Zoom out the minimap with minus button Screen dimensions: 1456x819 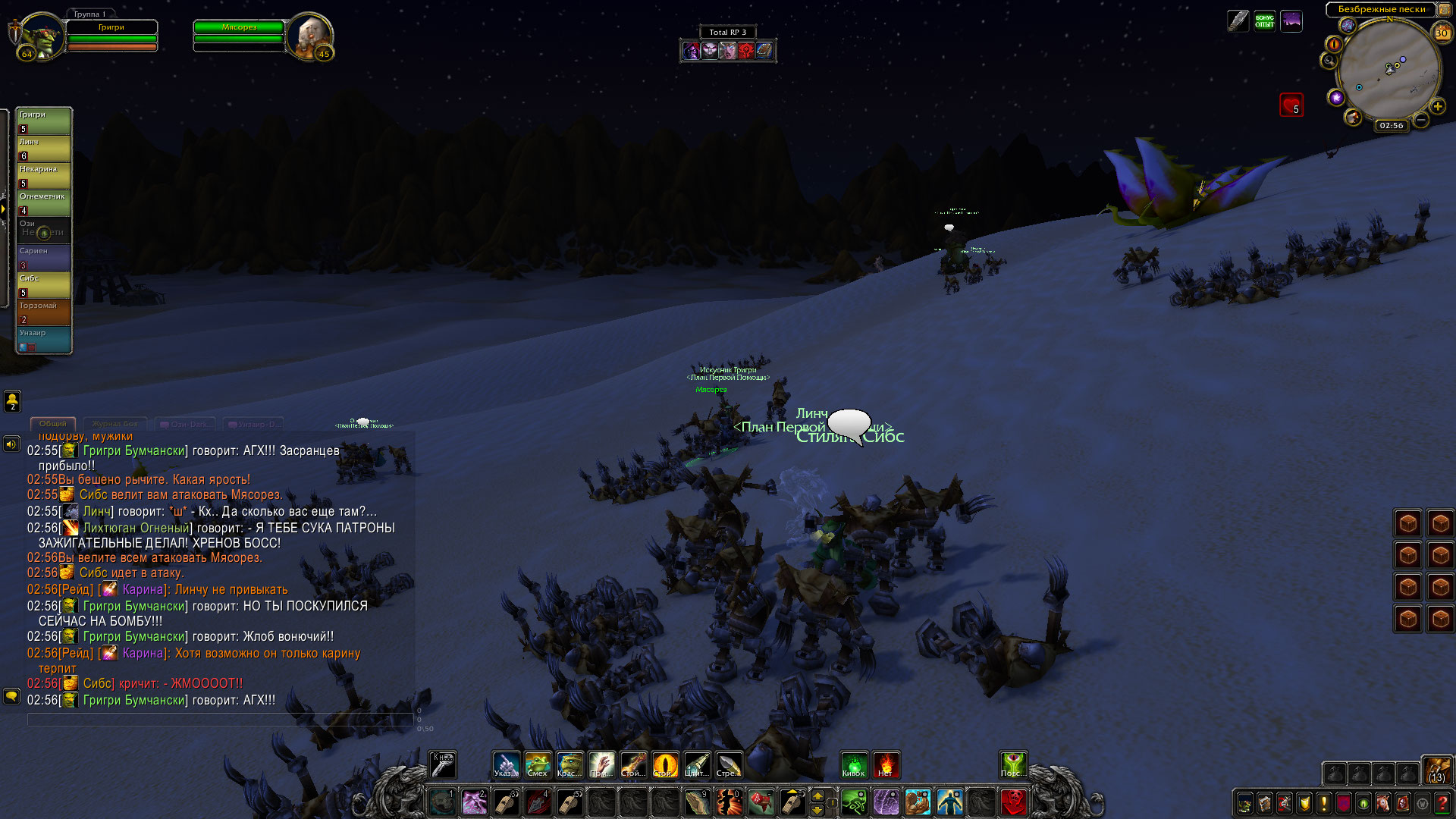click(x=1421, y=120)
